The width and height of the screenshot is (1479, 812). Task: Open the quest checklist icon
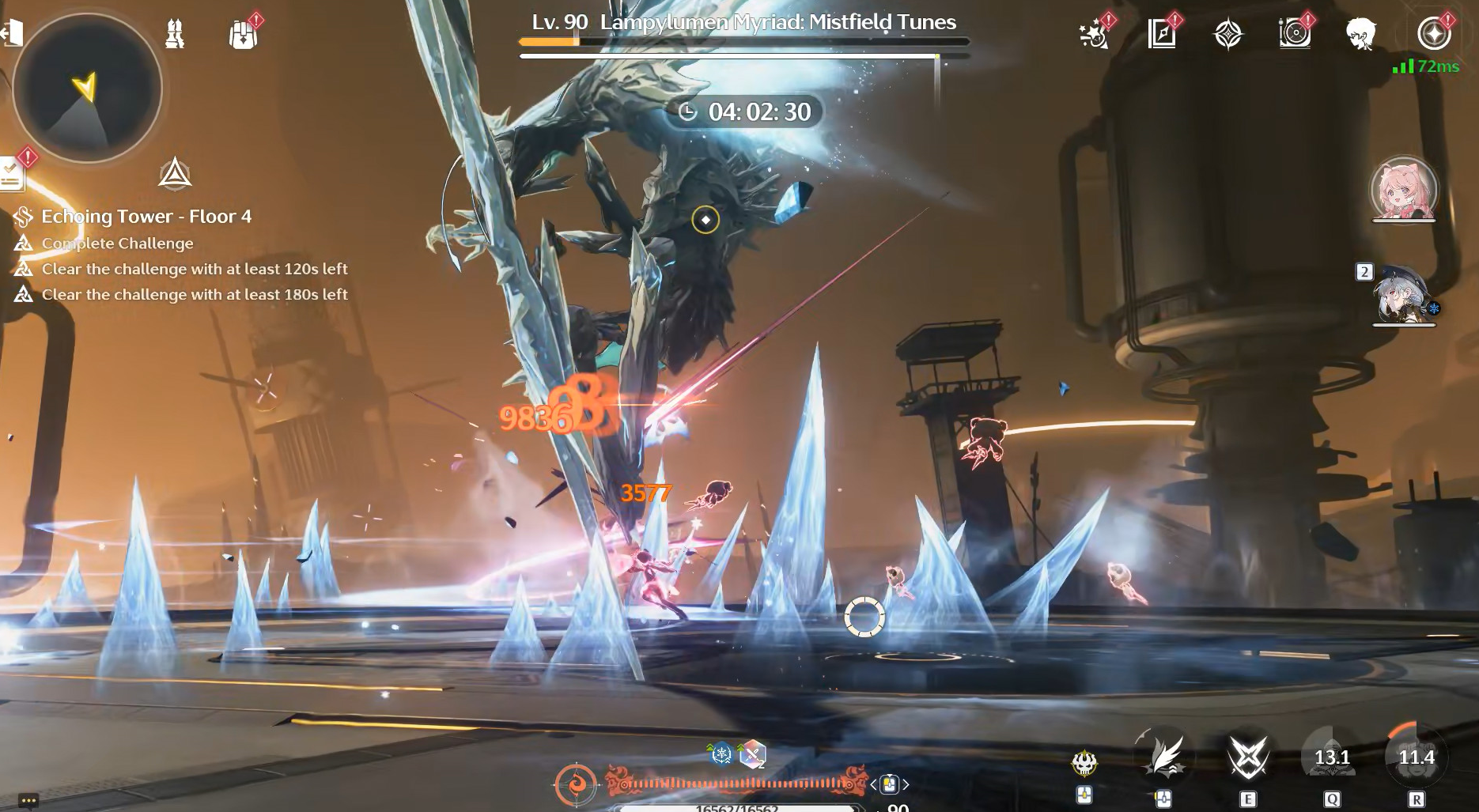11,172
